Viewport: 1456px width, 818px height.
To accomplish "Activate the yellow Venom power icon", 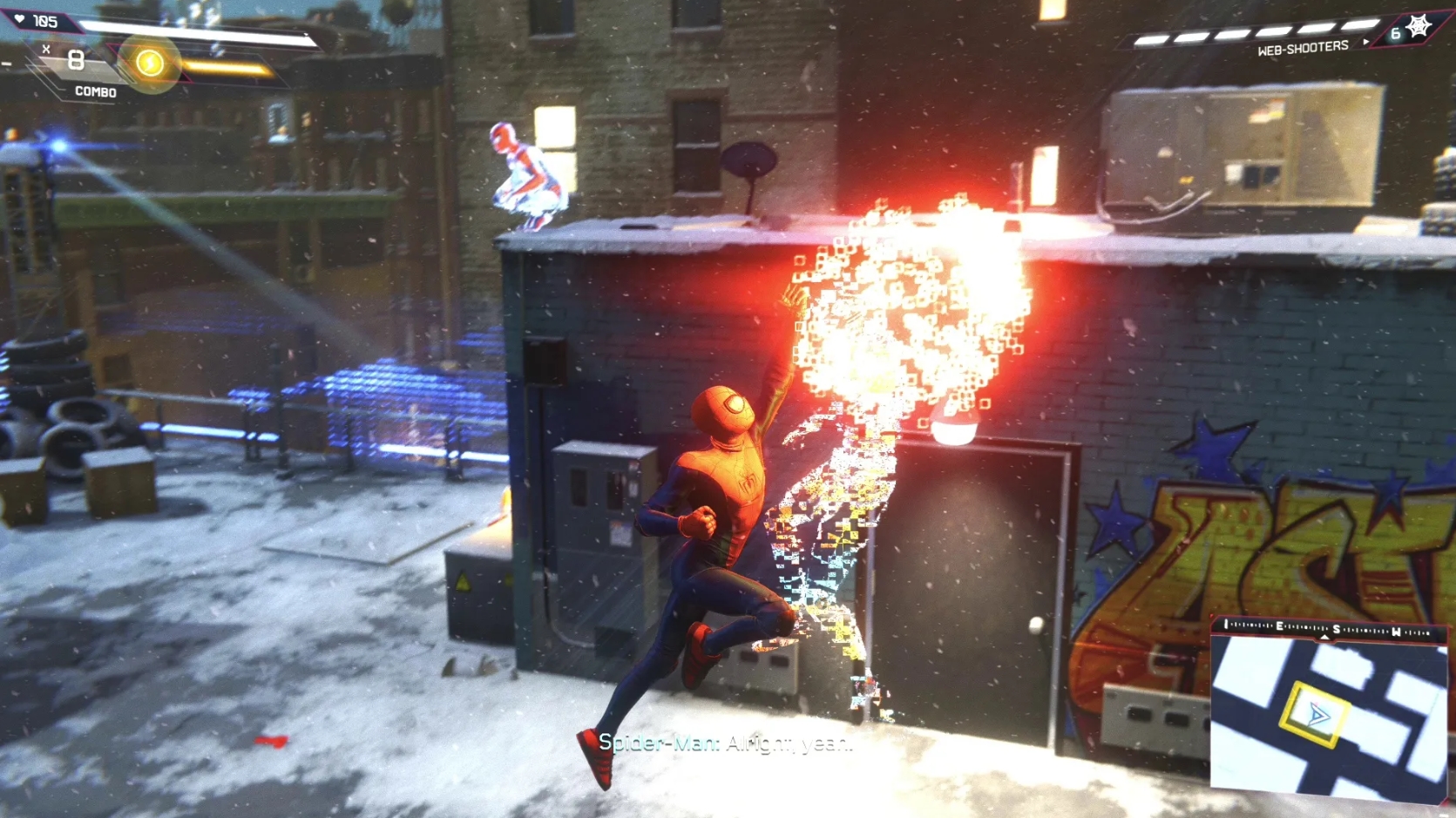I will [150, 63].
